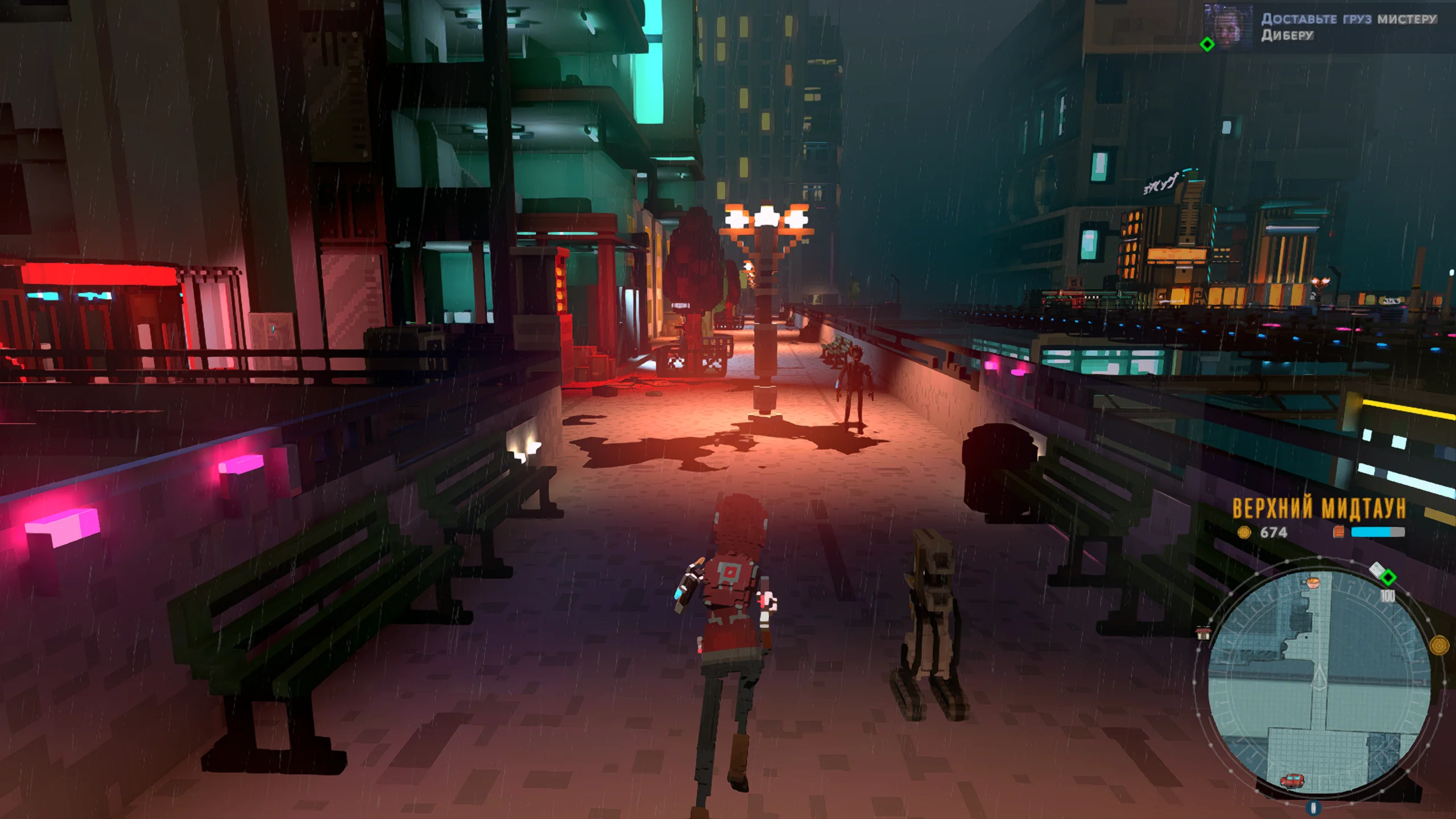Click the quest giver portrait thumbnail

[1228, 26]
